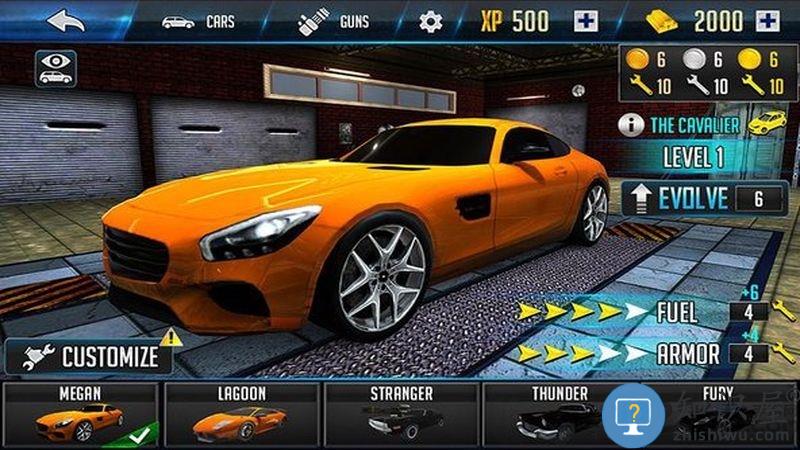Screen dimensions: 800x450
Task: Add more XP with the plus button
Action: [584, 21]
